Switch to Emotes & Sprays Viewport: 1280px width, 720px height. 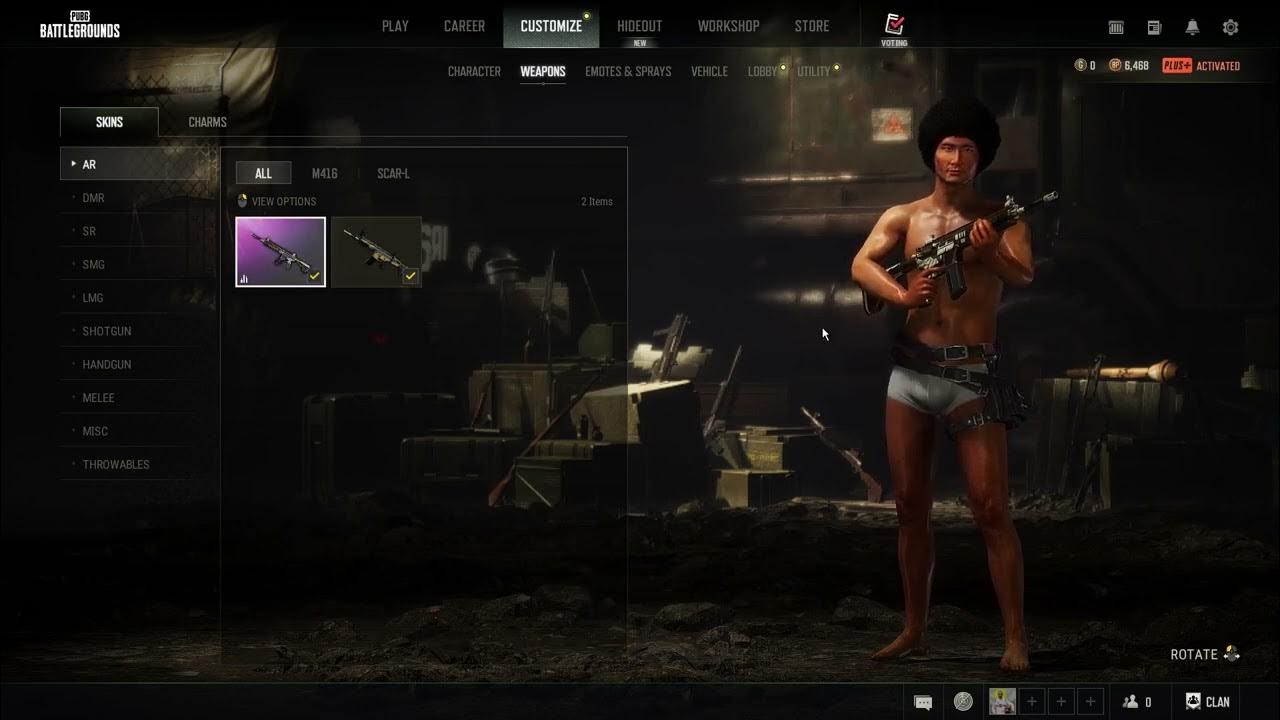pyautogui.click(x=628, y=71)
